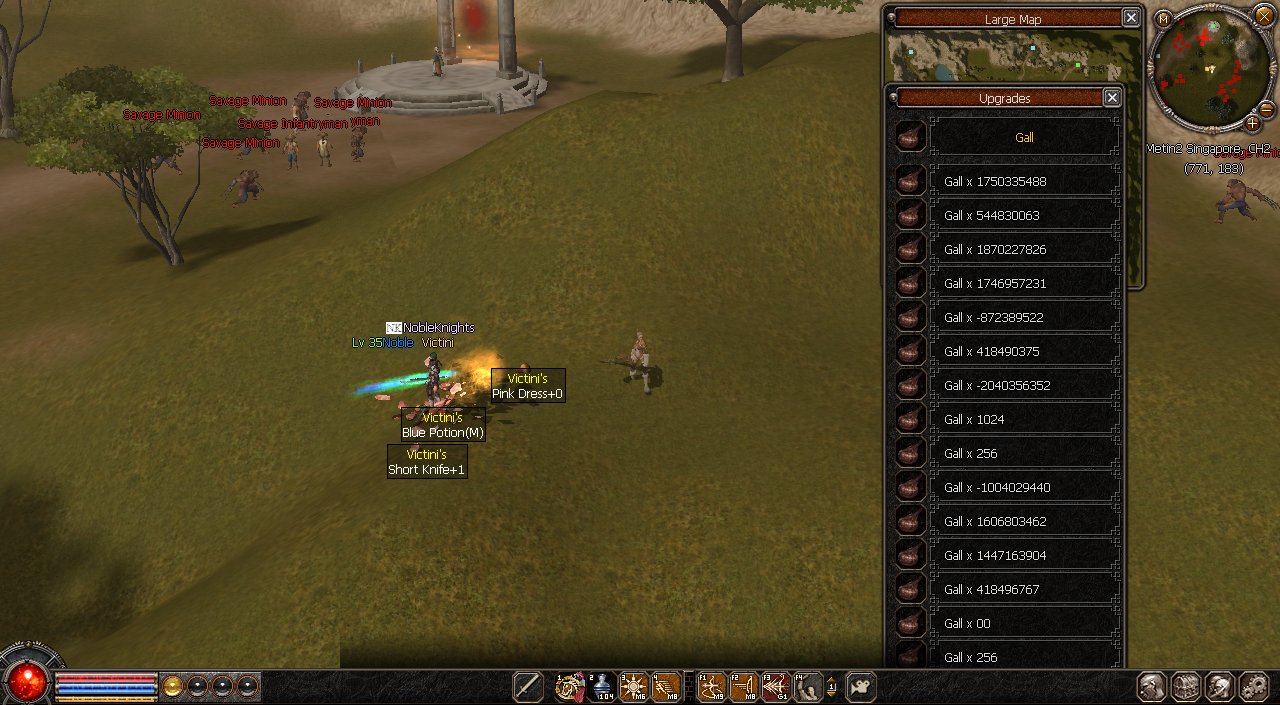Activate the sunburst skill in slot 3
The height and width of the screenshot is (705, 1280).
(634, 687)
